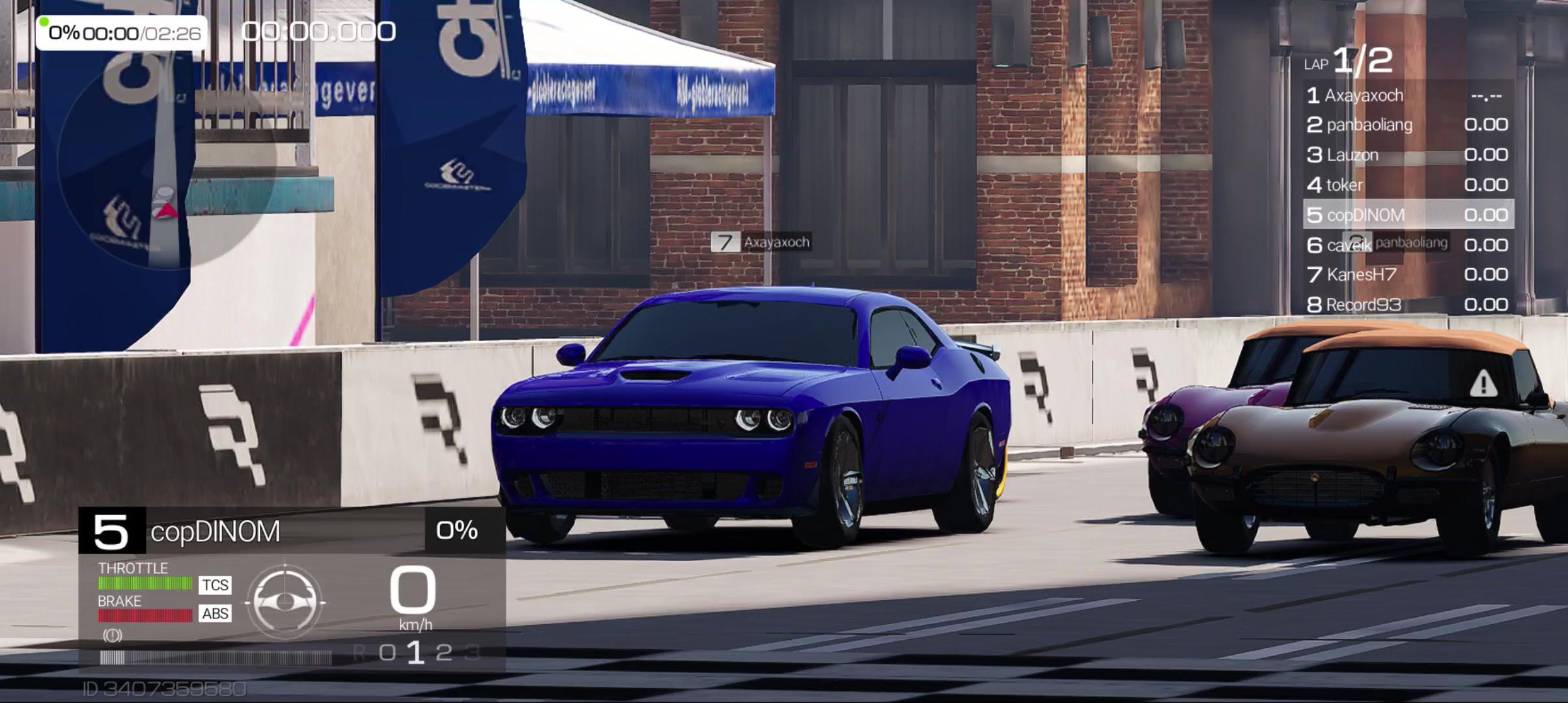Choose panbaoliang's row in the leaderboard
Viewport: 1568px width, 703px height.
1407,125
